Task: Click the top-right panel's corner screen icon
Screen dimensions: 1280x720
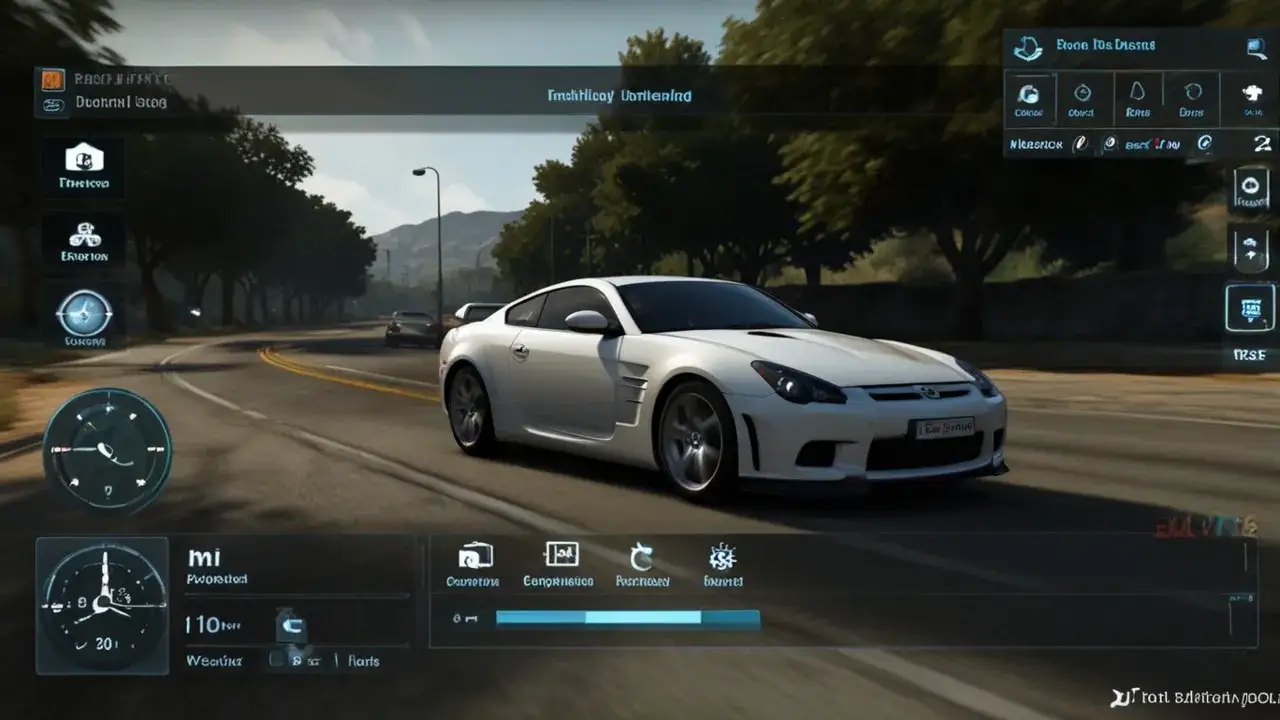Action: 1256,47
